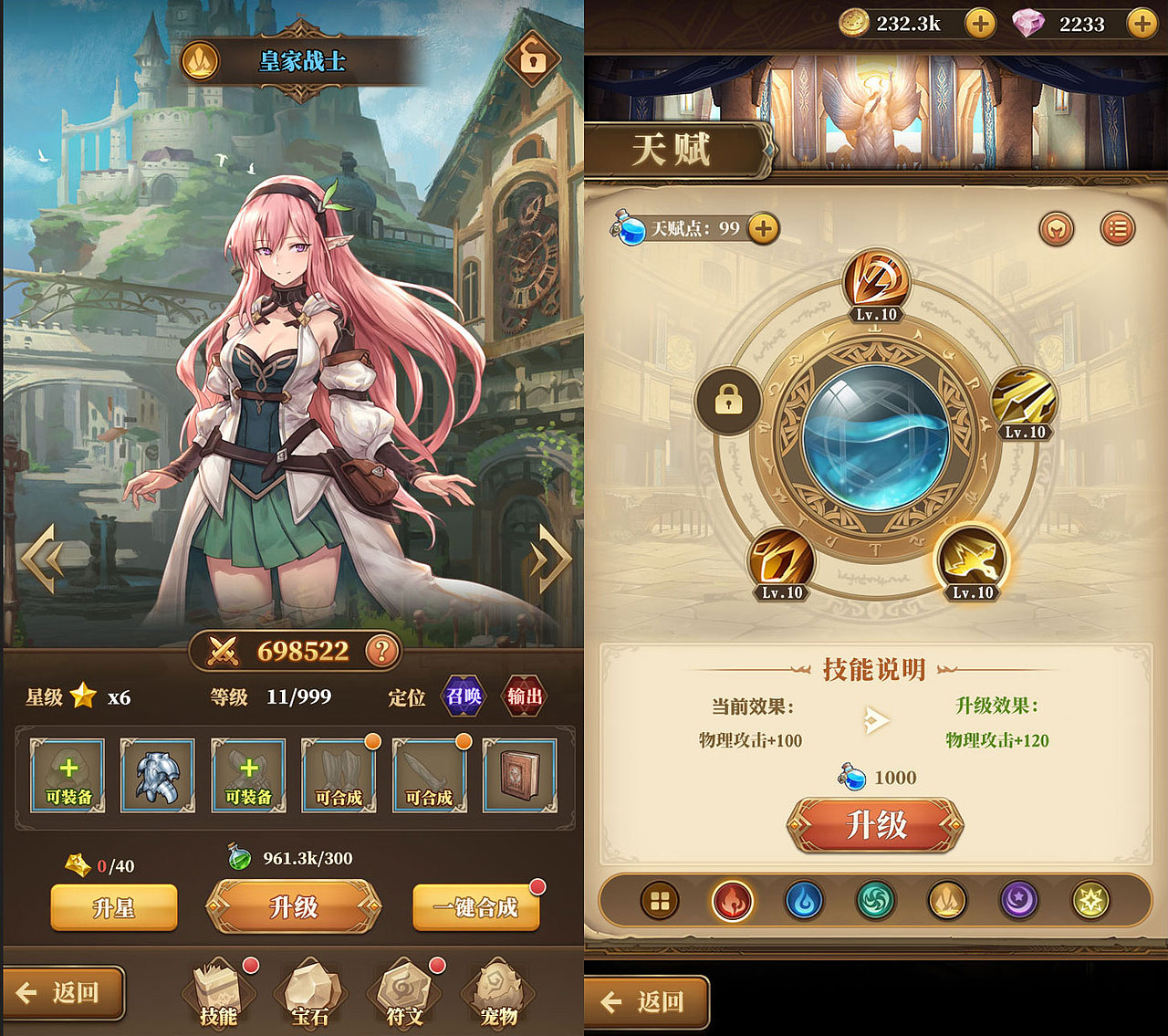Viewport: 1168px width, 1036px height.
Task: Select the fire element tab
Action: tap(731, 899)
